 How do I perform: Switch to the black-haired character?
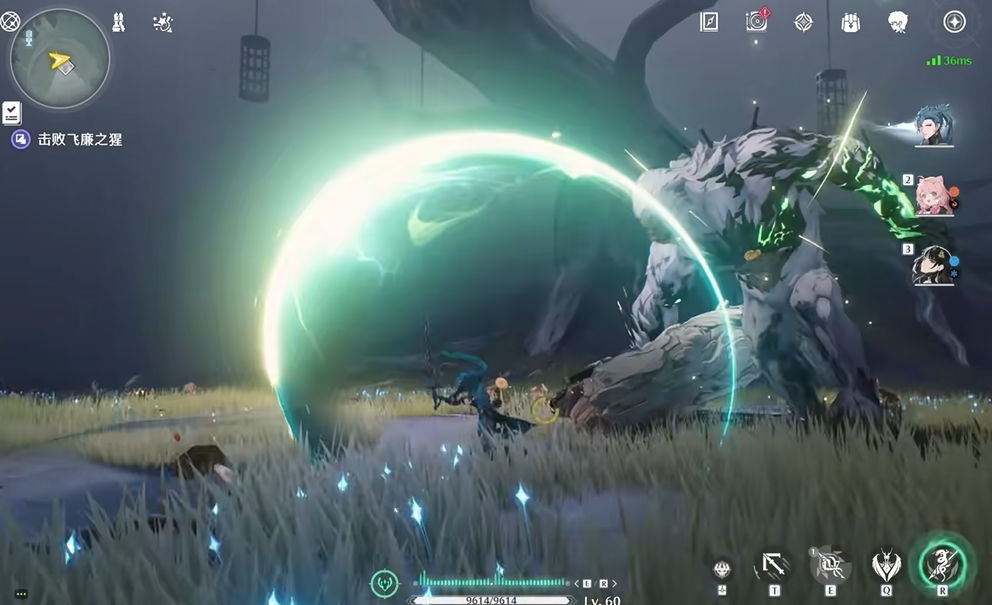point(935,266)
